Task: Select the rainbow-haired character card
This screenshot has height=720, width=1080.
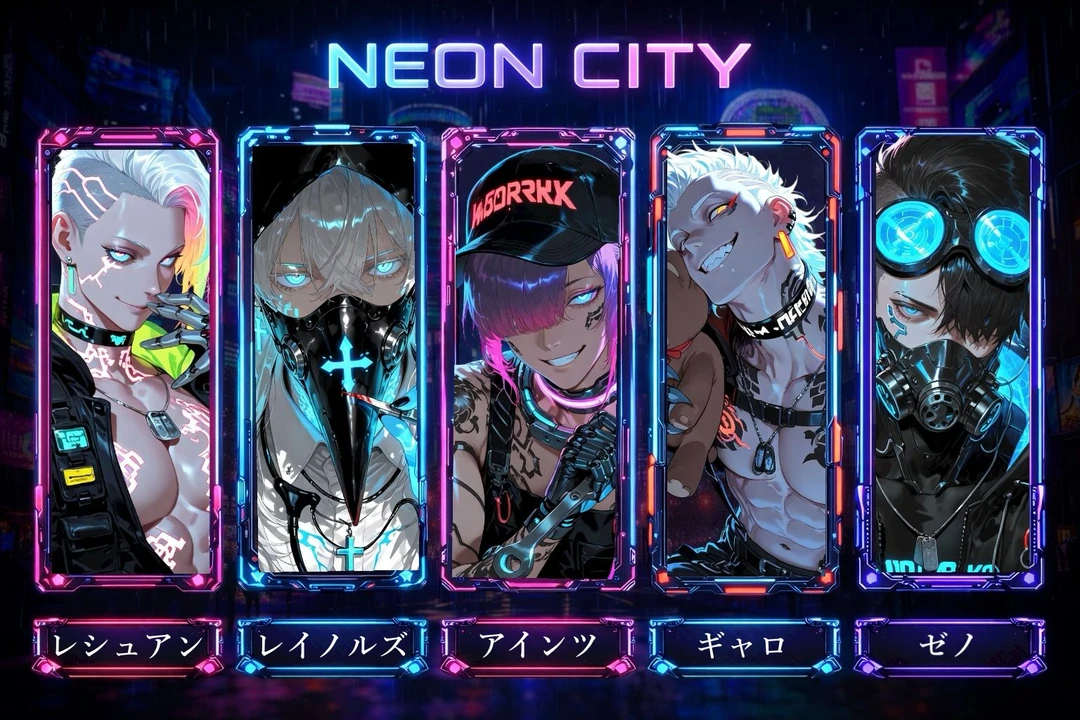Action: pos(128,358)
